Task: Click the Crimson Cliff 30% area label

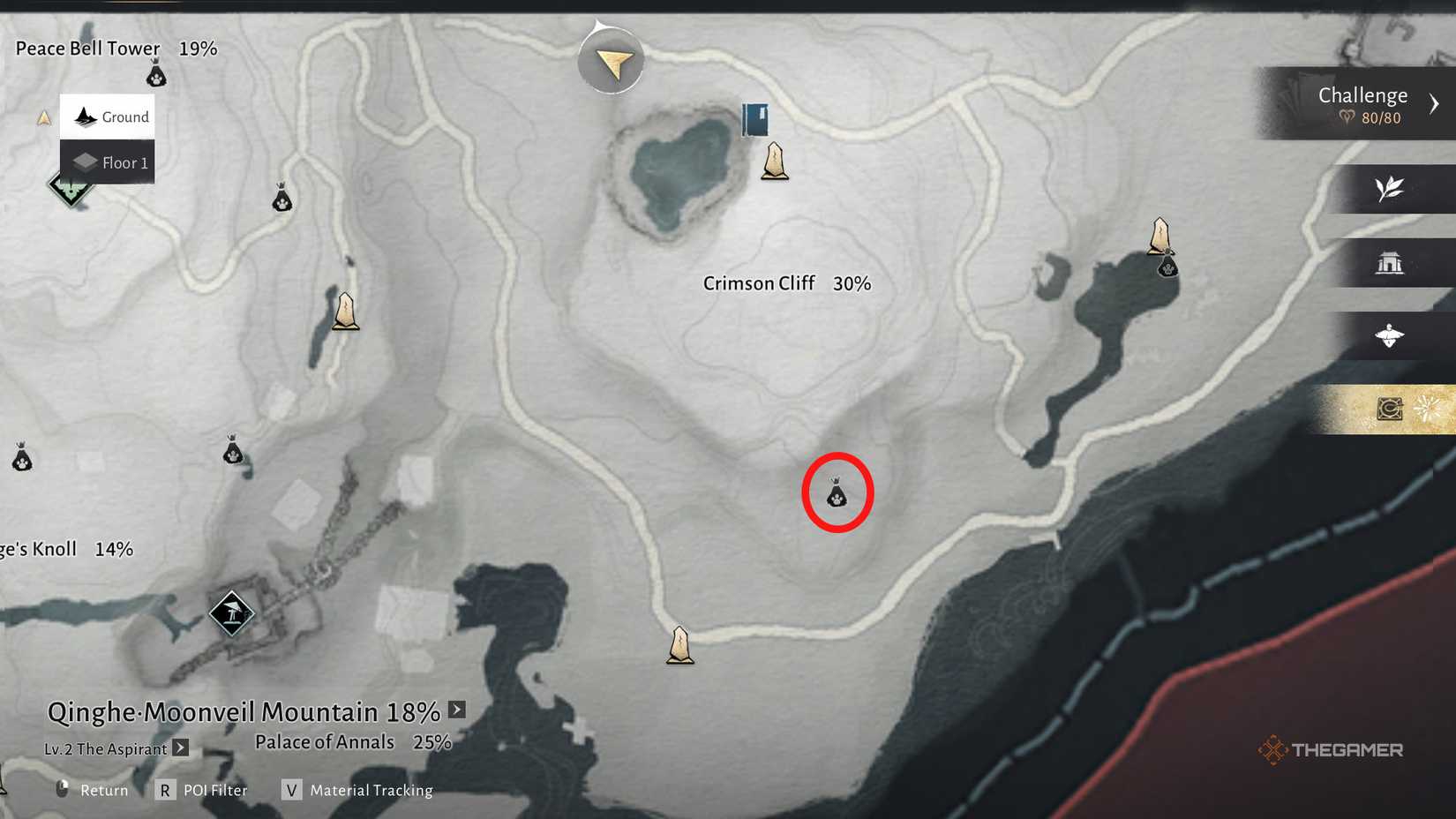Action: coord(786,283)
